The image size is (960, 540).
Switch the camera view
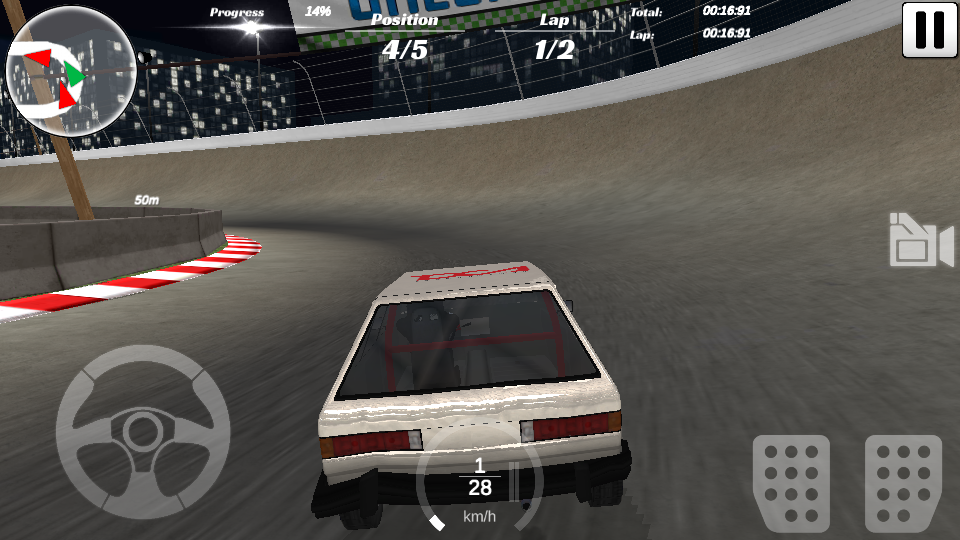coord(920,241)
